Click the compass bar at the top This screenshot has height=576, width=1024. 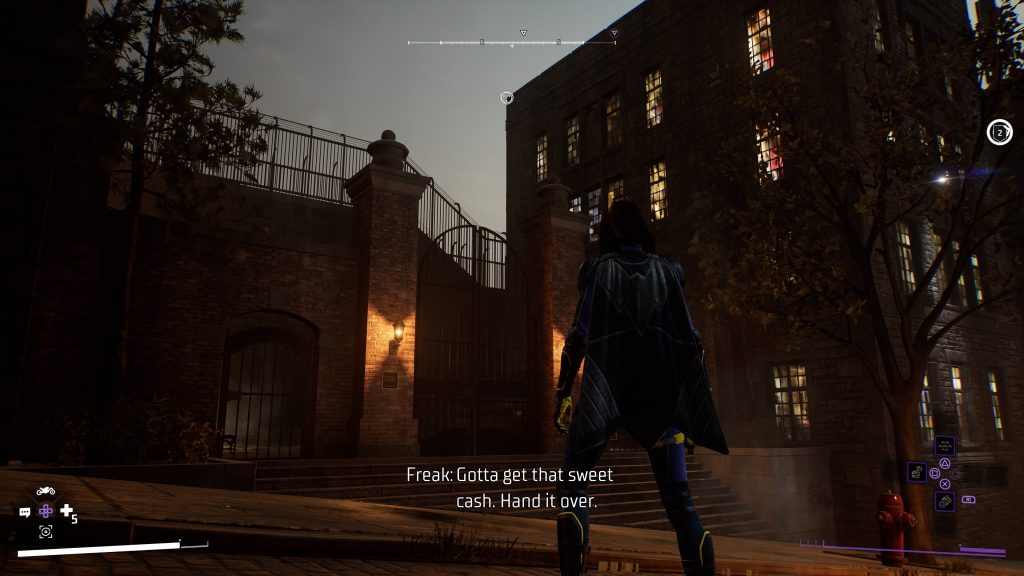point(512,42)
